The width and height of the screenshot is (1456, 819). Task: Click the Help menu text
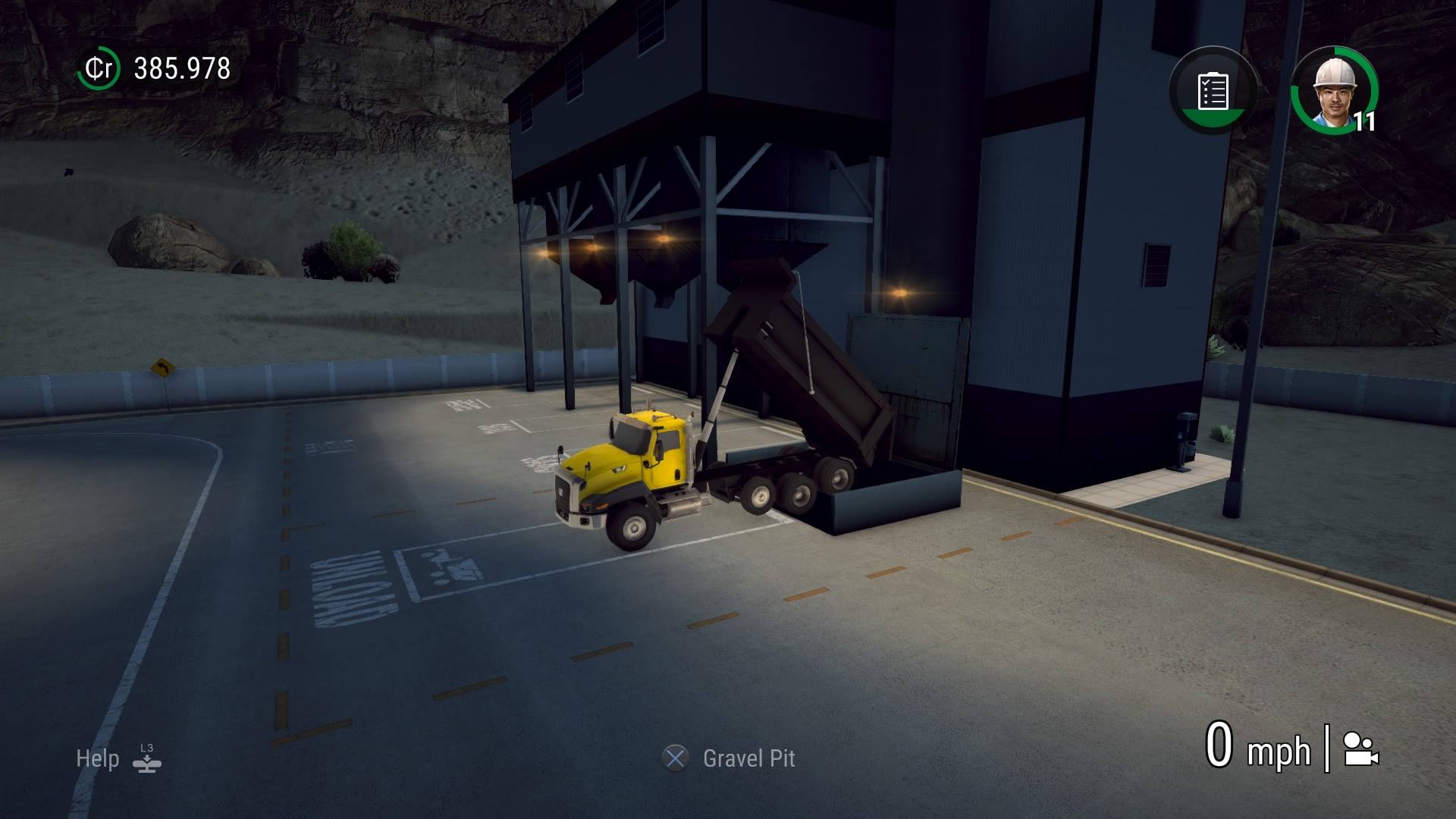click(97, 758)
